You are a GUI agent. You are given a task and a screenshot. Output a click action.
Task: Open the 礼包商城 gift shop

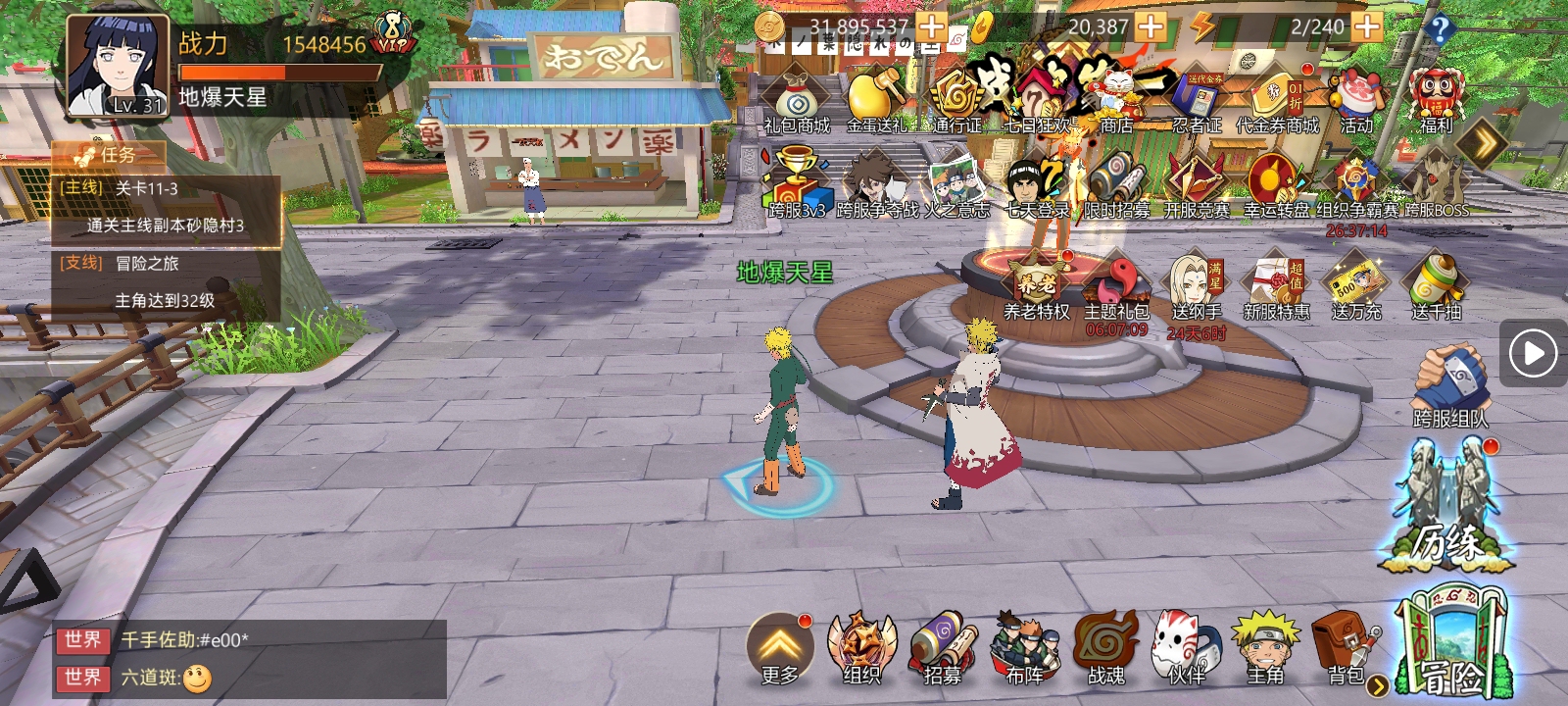tap(798, 100)
